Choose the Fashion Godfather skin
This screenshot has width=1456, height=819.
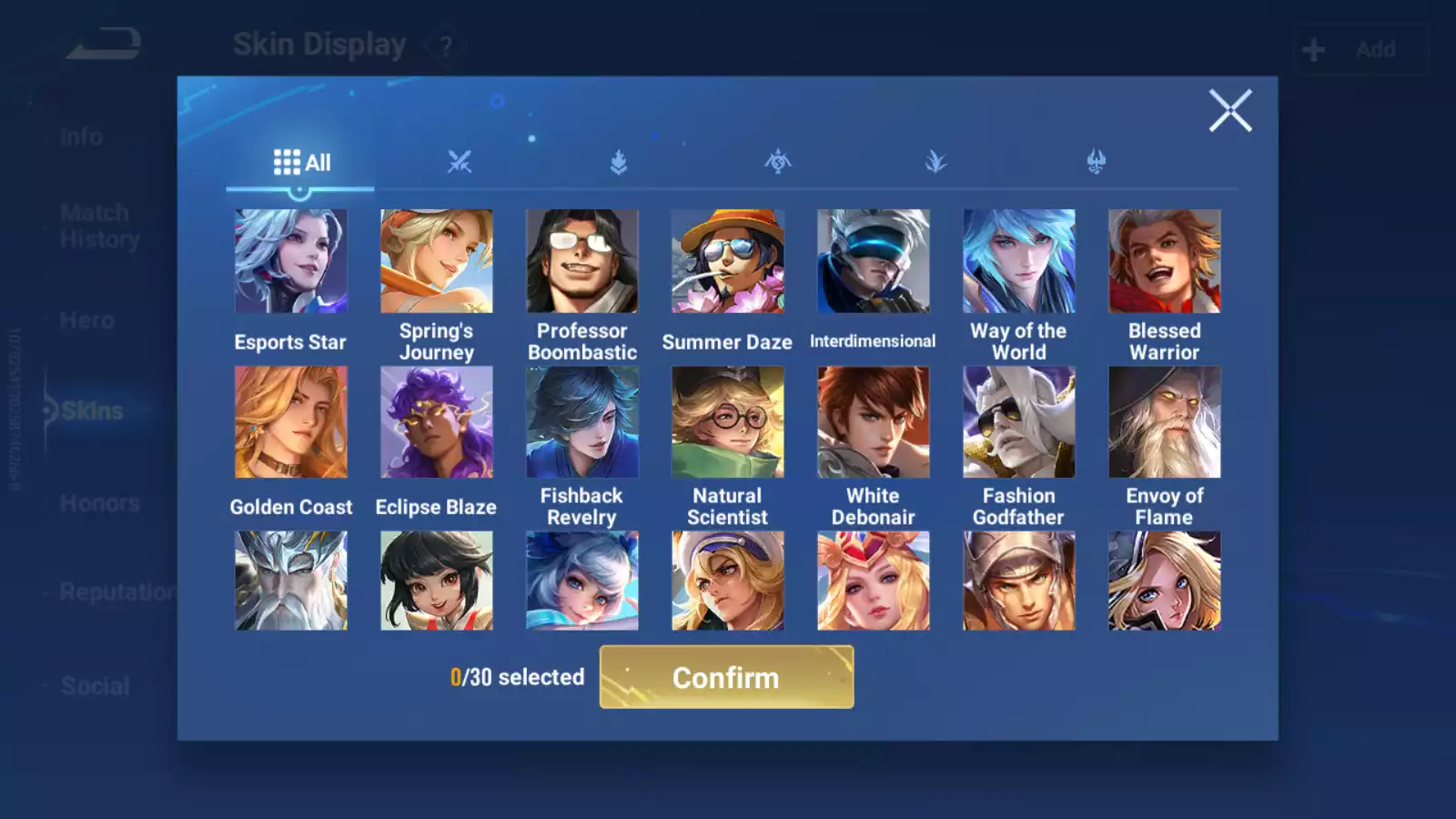pos(1018,422)
